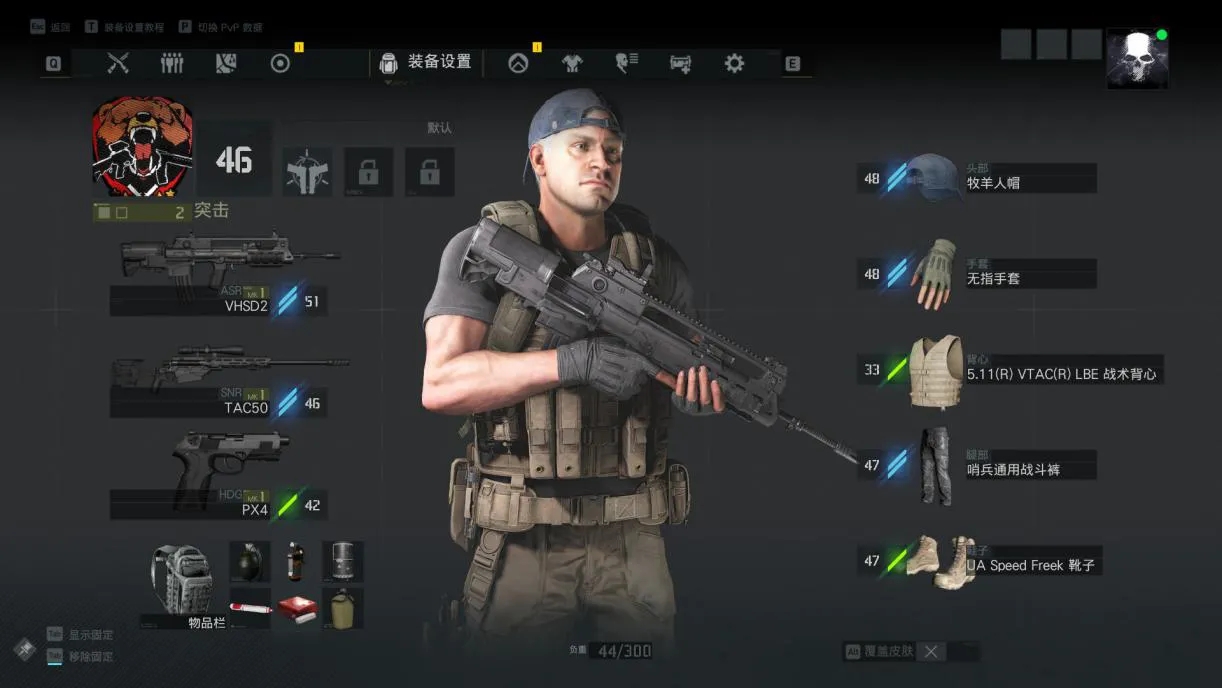Open the gear settings tab
Screen dimensions: 1222x688
pos(734,64)
